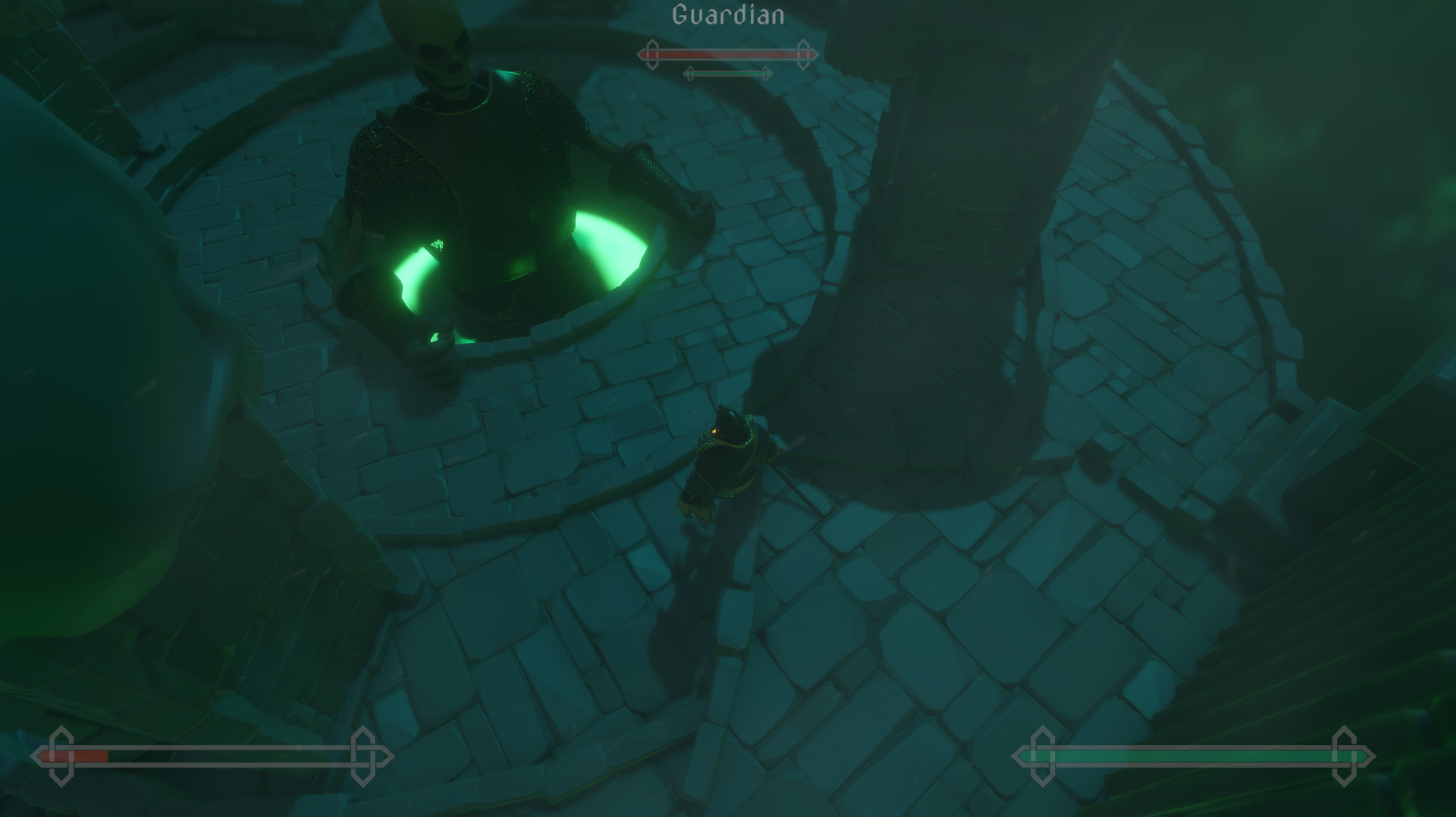Click the Guardian name label at top
This screenshot has width=1456, height=817.
click(x=730, y=12)
